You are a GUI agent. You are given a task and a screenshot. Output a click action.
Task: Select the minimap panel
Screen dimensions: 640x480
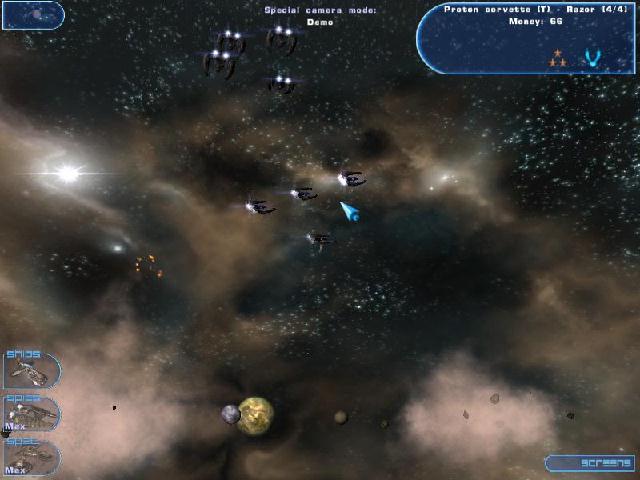click(x=33, y=15)
